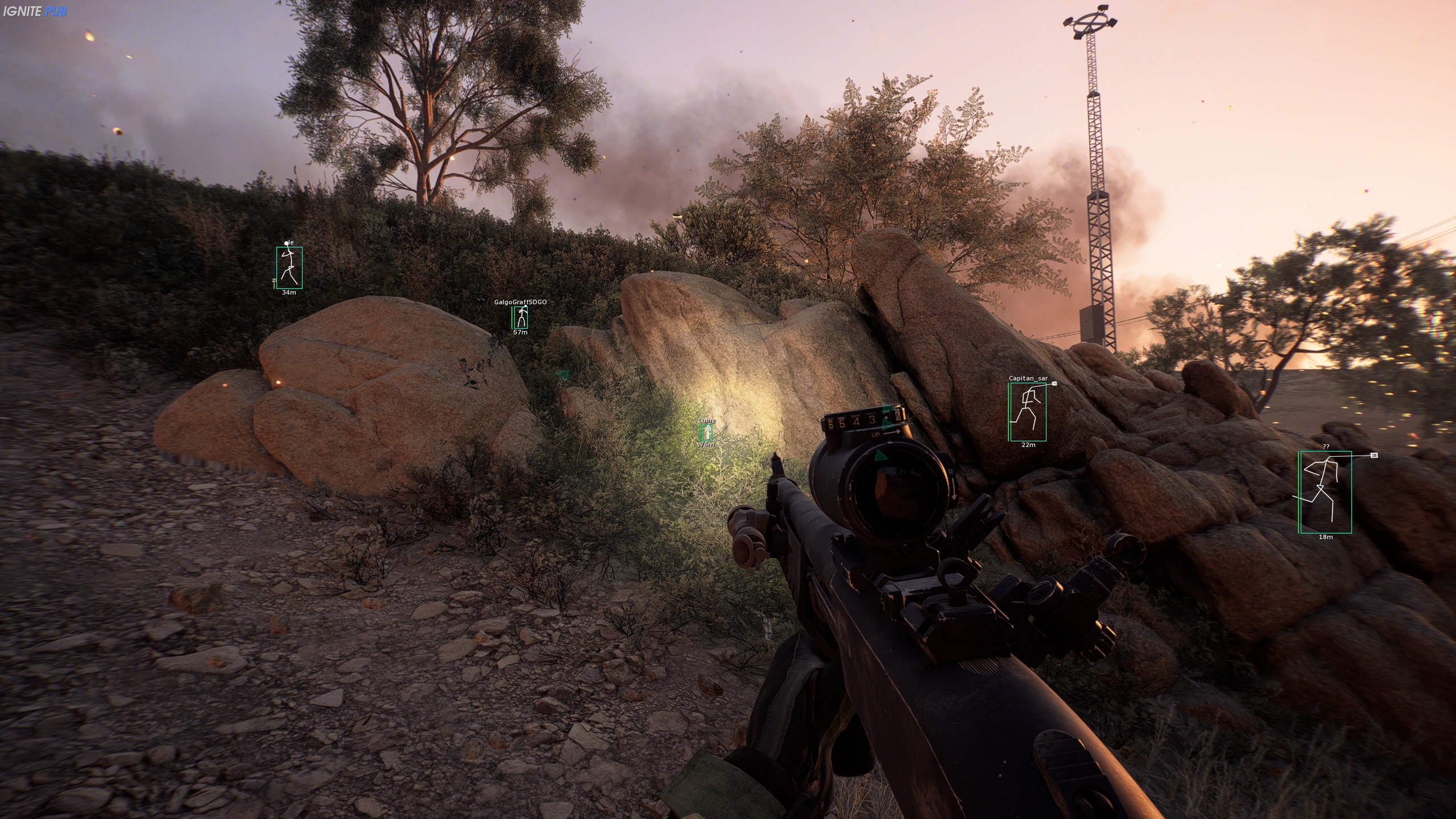Select the player marker box labeled 34m
The image size is (1456, 819).
point(289,267)
